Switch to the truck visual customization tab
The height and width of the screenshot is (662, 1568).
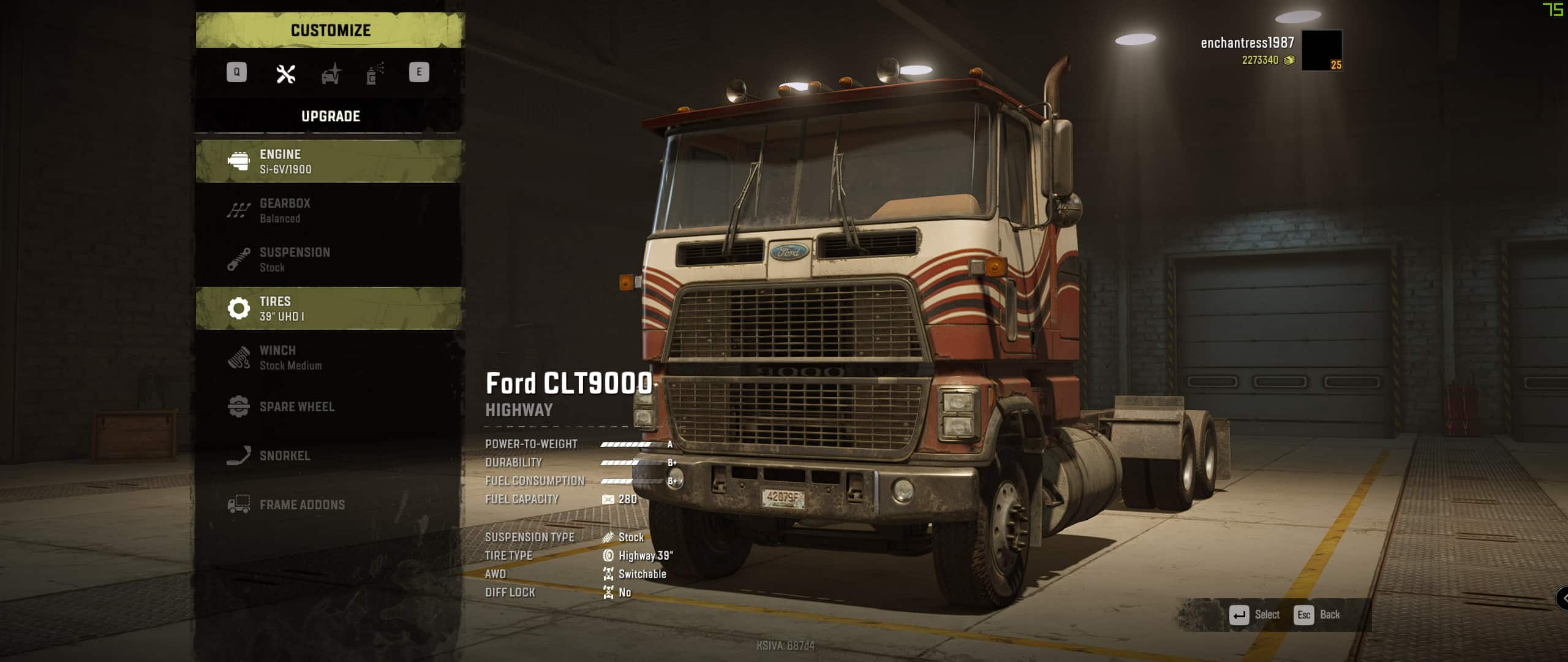click(x=331, y=74)
